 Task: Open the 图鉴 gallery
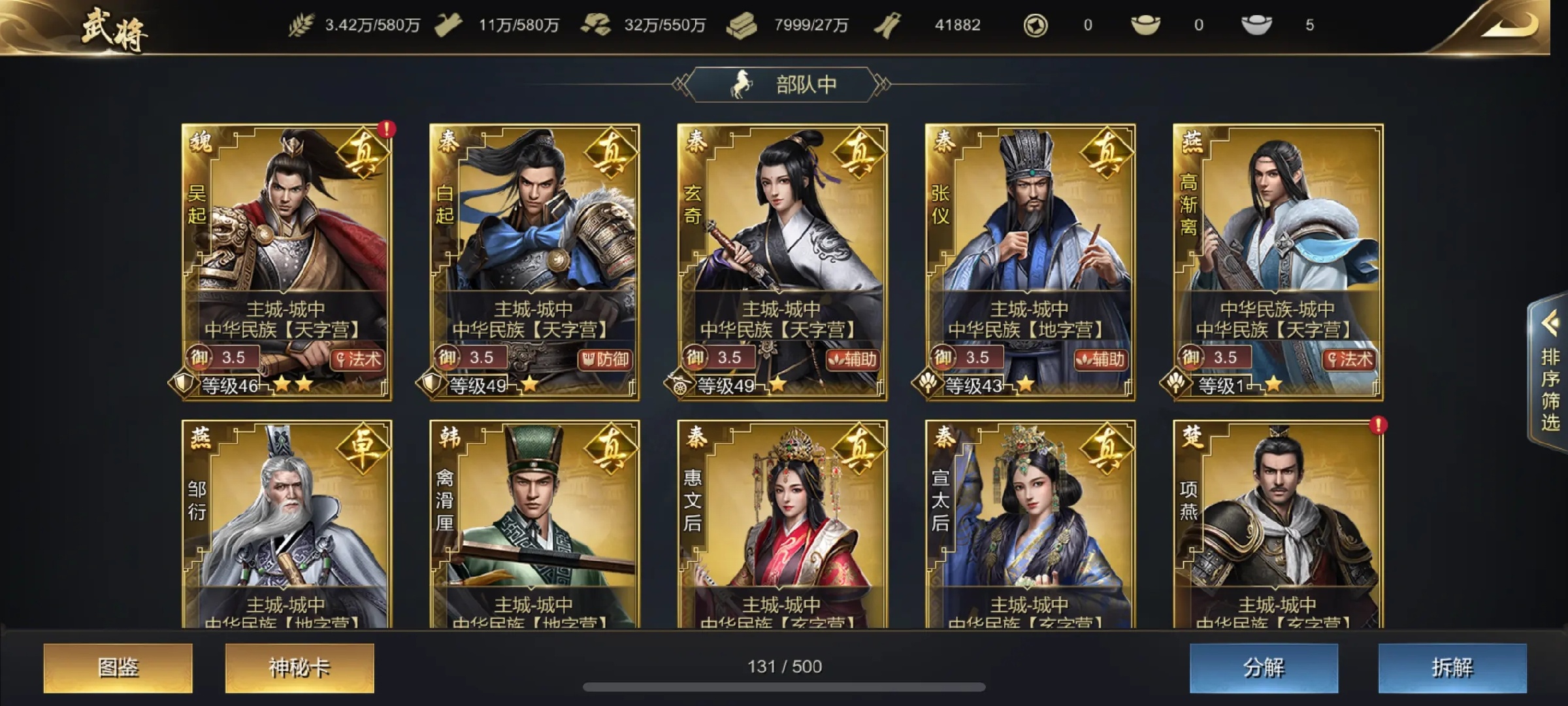point(118,667)
